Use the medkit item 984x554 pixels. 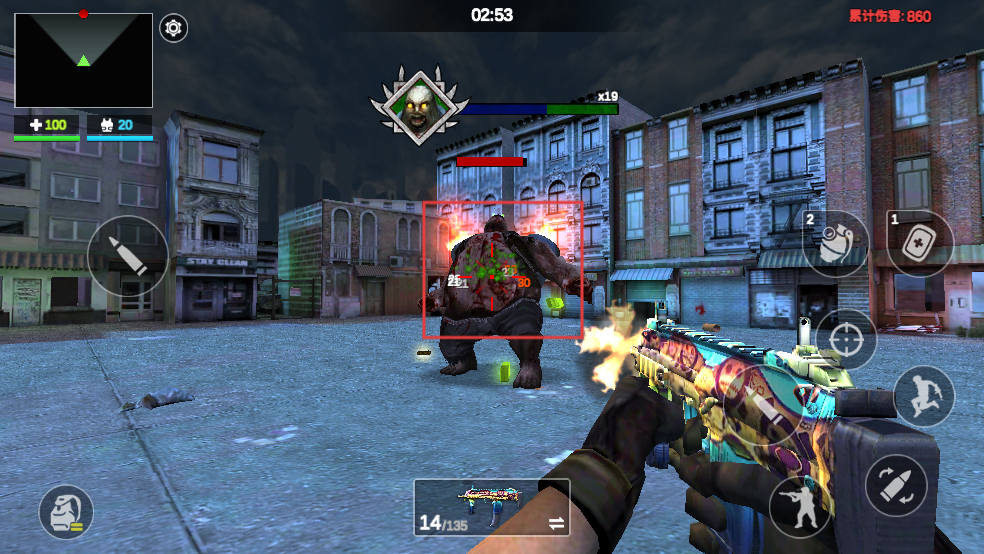[920, 243]
